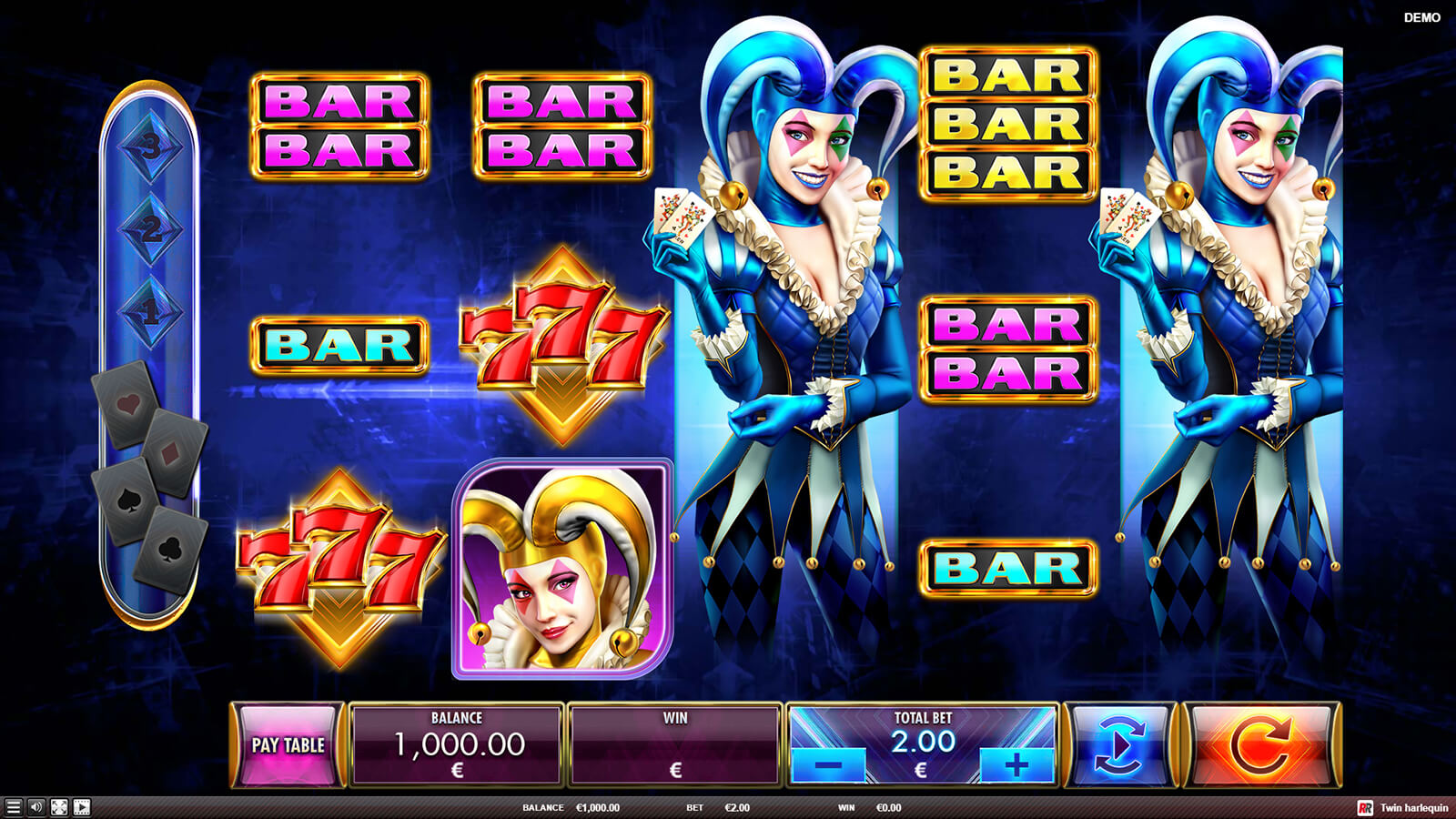Decrease total bet with minus button
The height and width of the screenshot is (819, 1456).
point(828,765)
